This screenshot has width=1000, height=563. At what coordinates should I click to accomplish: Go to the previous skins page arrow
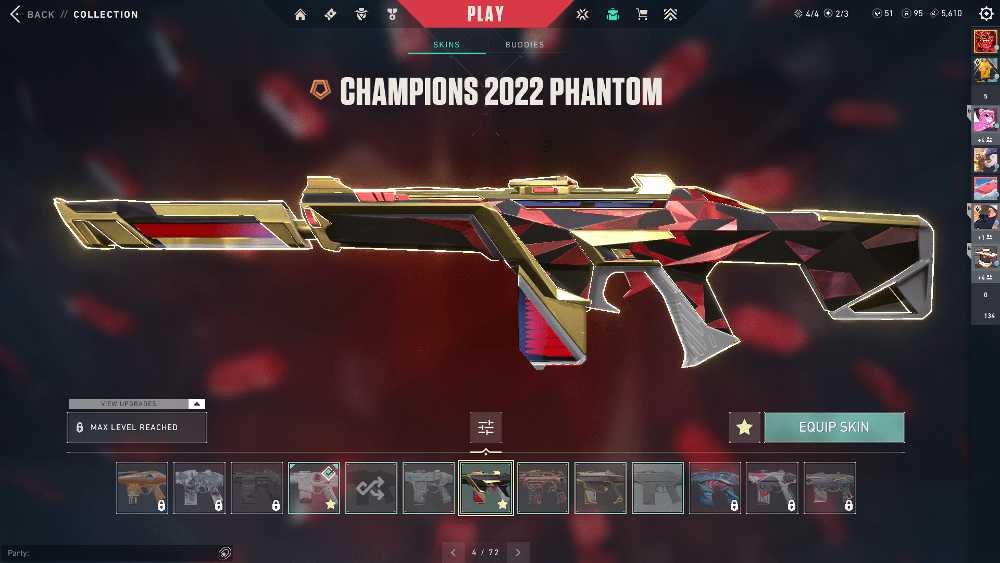453,552
